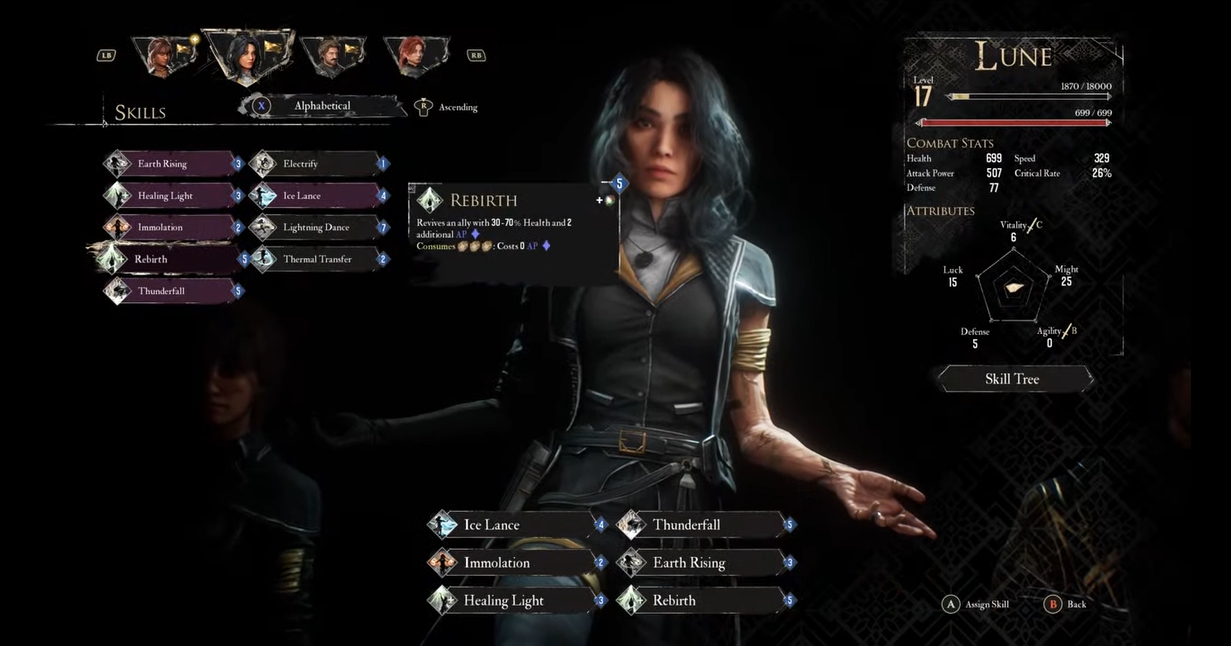Select the Thermal Transfer skill

314,259
